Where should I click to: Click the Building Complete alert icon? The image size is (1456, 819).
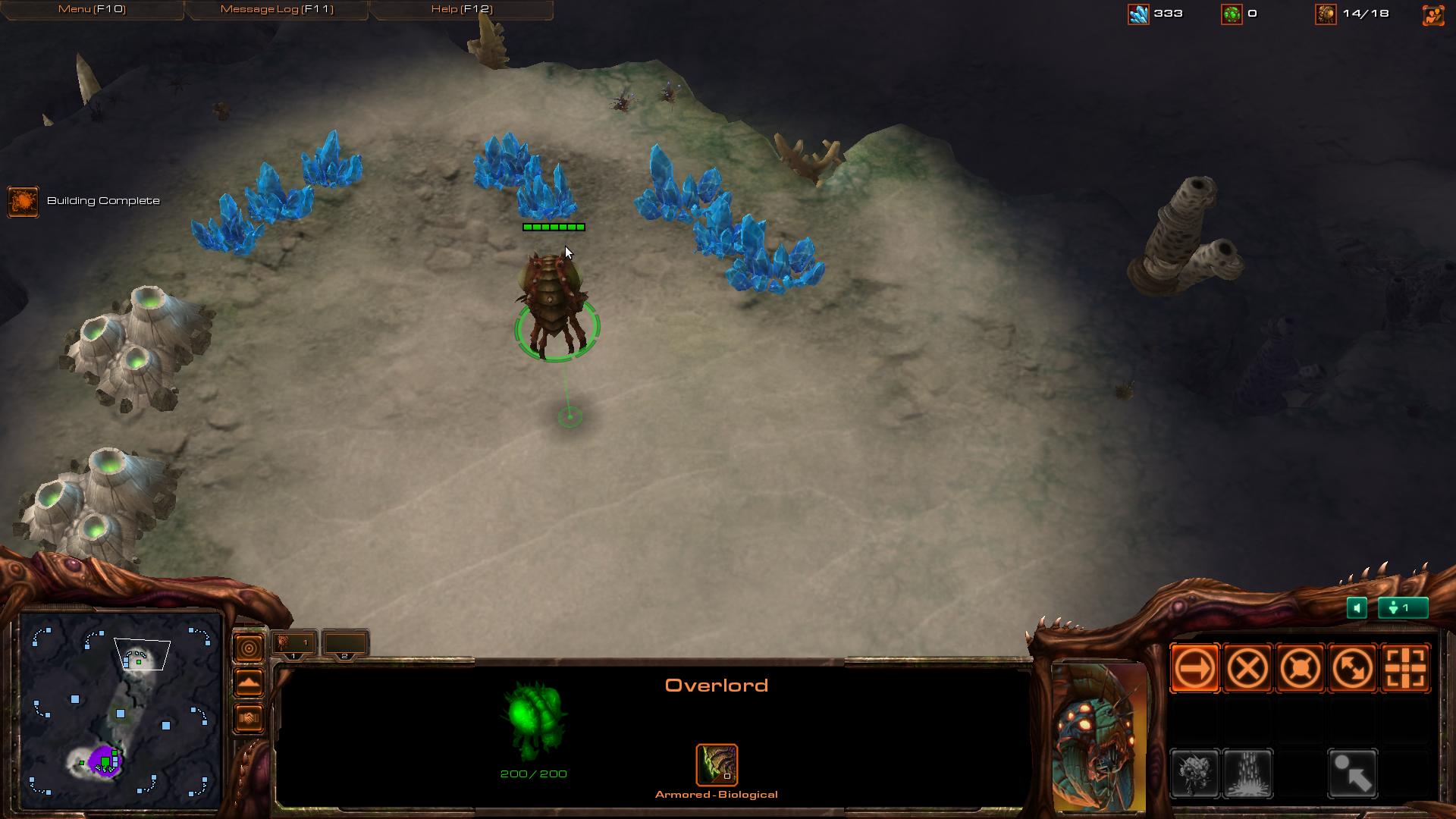tap(23, 202)
